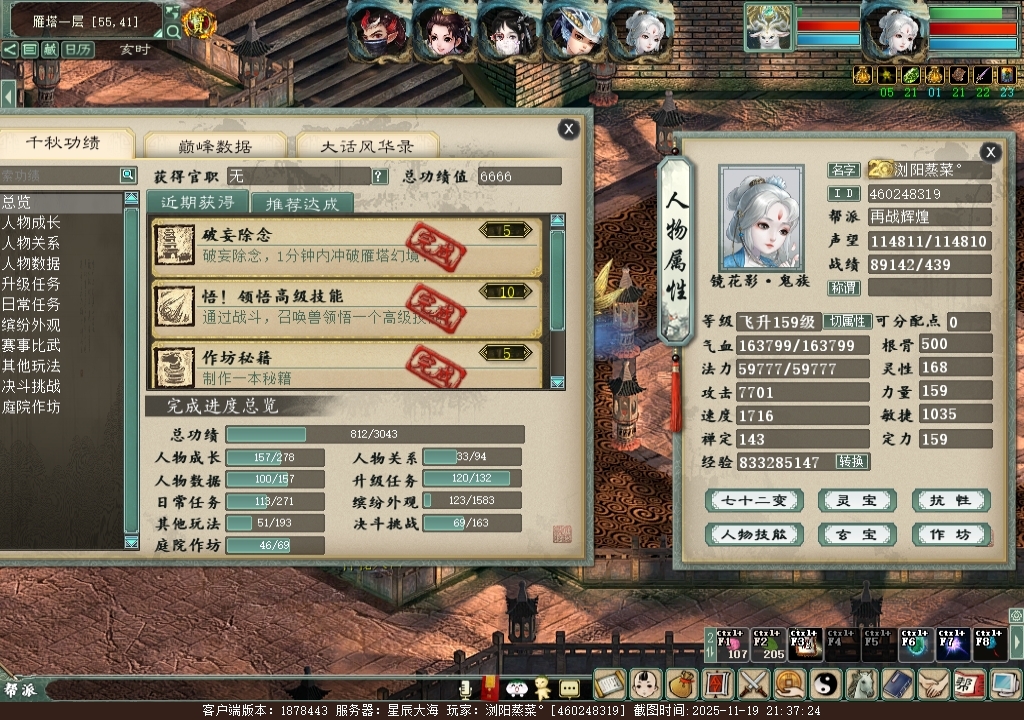The image size is (1024, 720).
Task: Choose the 日常任务 category
Action: 31,304
